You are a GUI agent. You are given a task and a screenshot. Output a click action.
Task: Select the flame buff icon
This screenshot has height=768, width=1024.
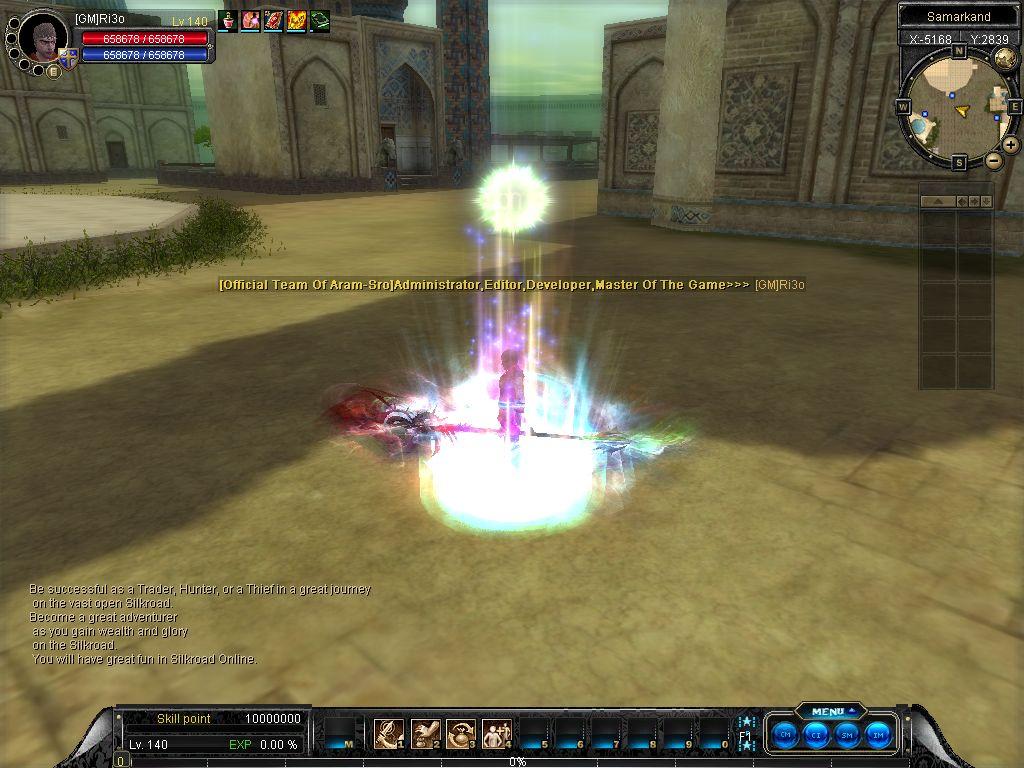(x=296, y=20)
